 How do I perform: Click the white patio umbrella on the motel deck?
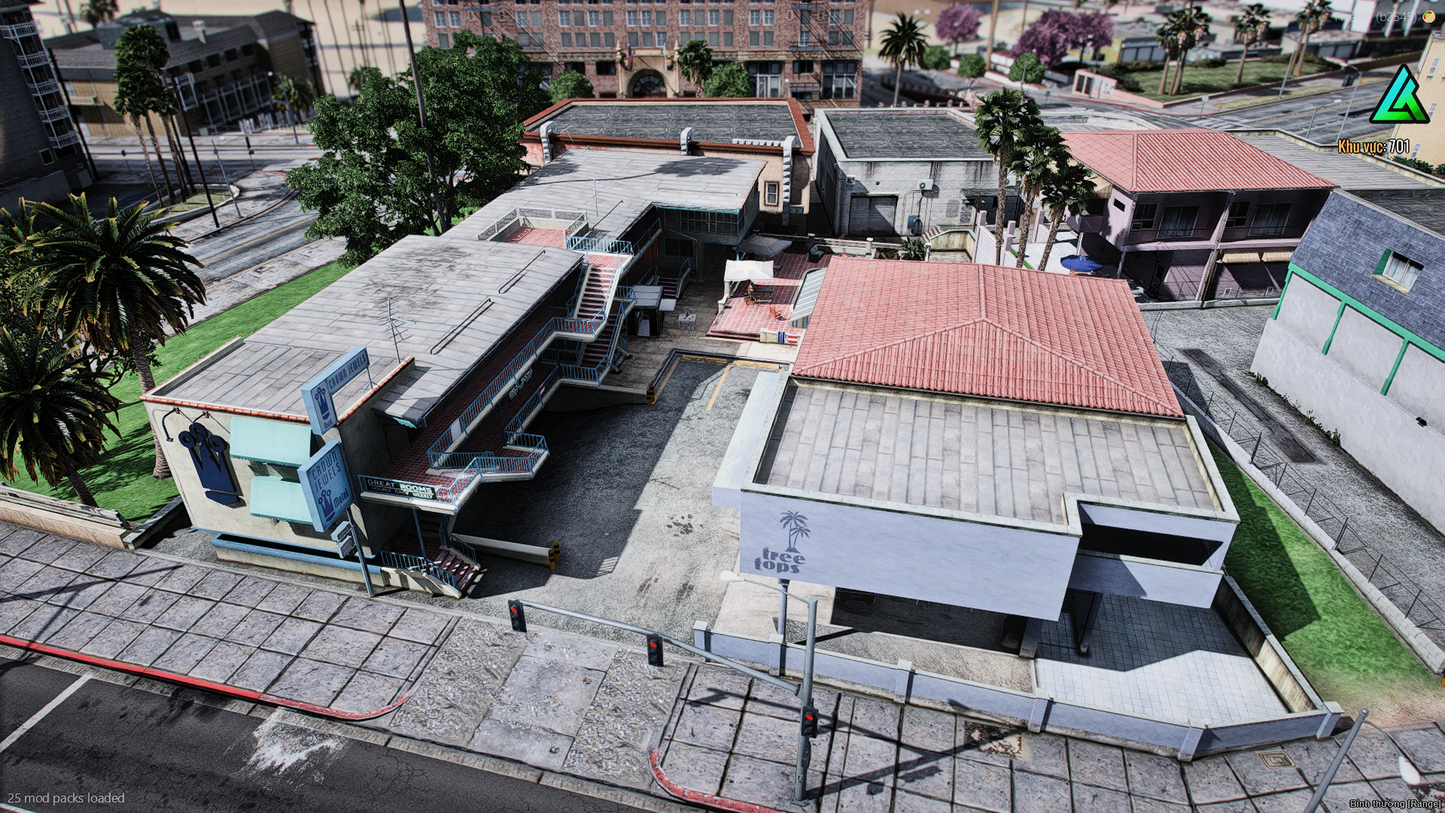(750, 270)
